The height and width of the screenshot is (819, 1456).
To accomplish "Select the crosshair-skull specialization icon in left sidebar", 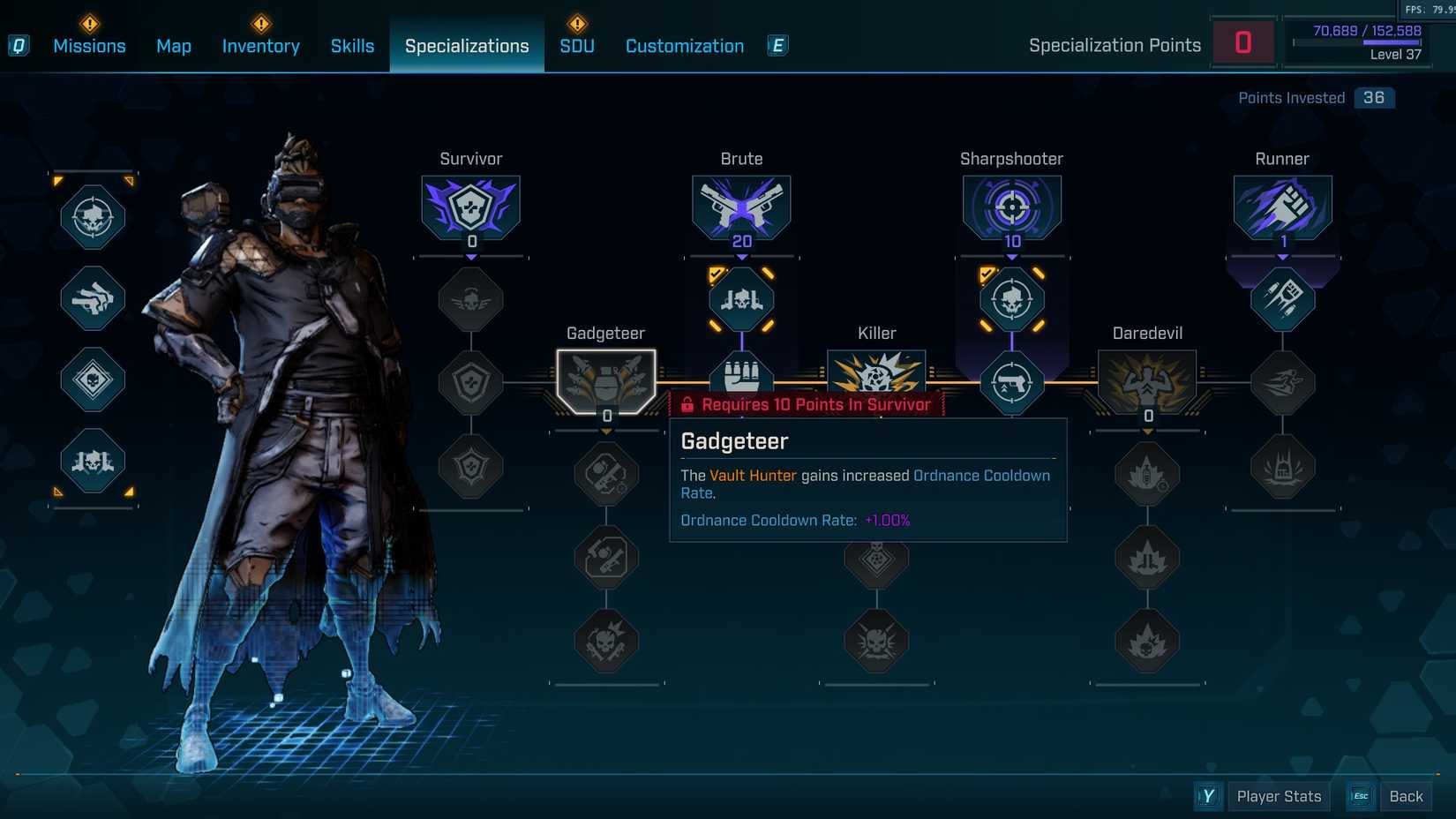I will (92, 218).
